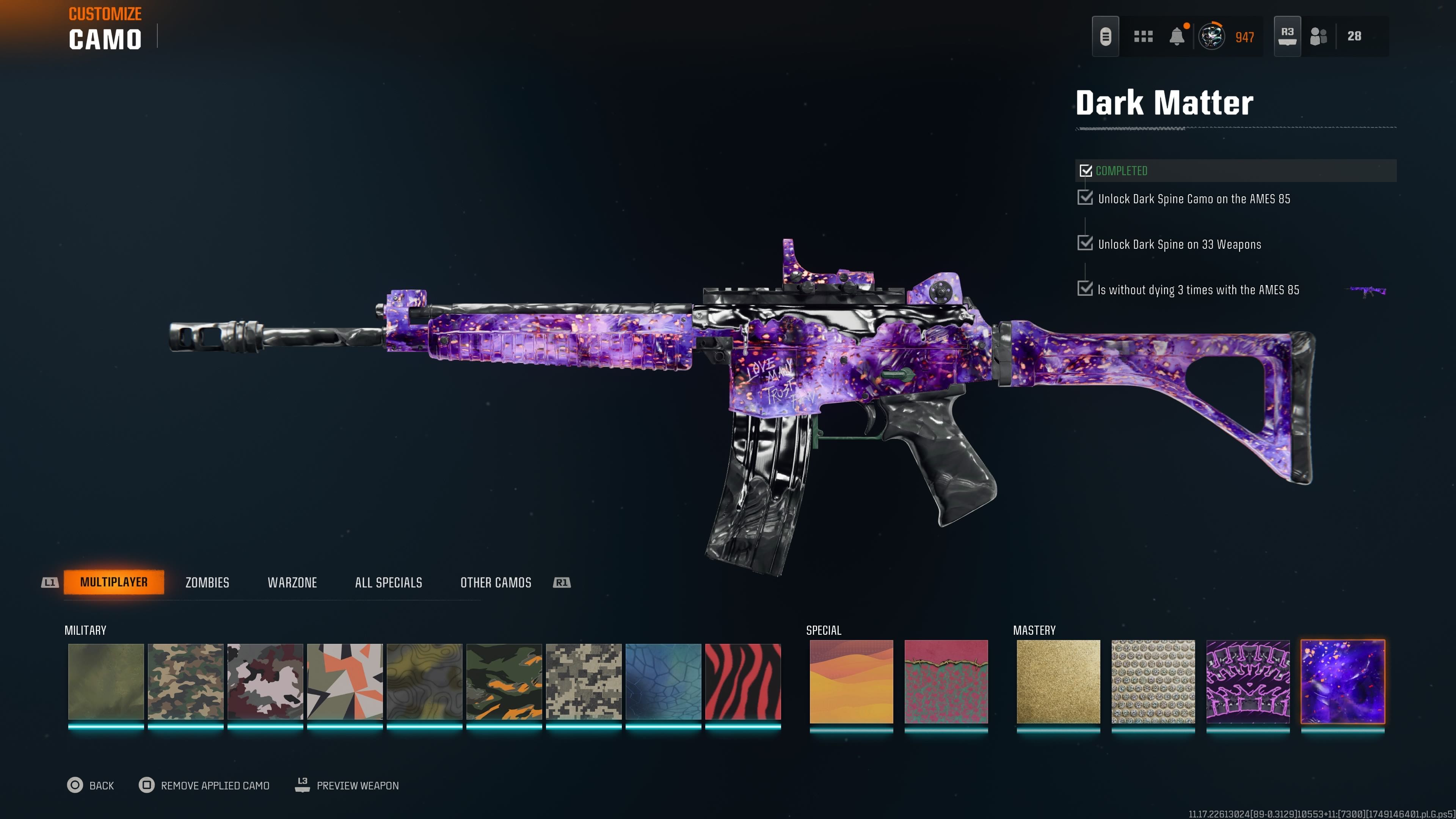This screenshot has height=819, width=1456.
Task: Choose the woodland green camouflage swatch
Action: (185, 682)
